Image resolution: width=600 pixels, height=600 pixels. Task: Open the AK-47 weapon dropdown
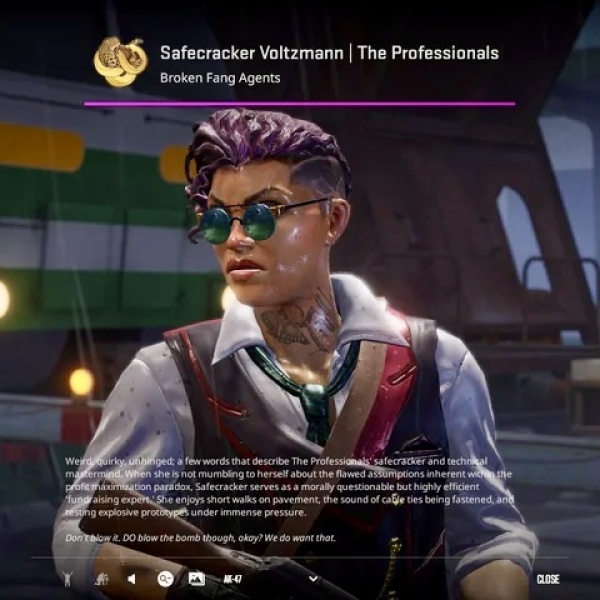click(313, 578)
